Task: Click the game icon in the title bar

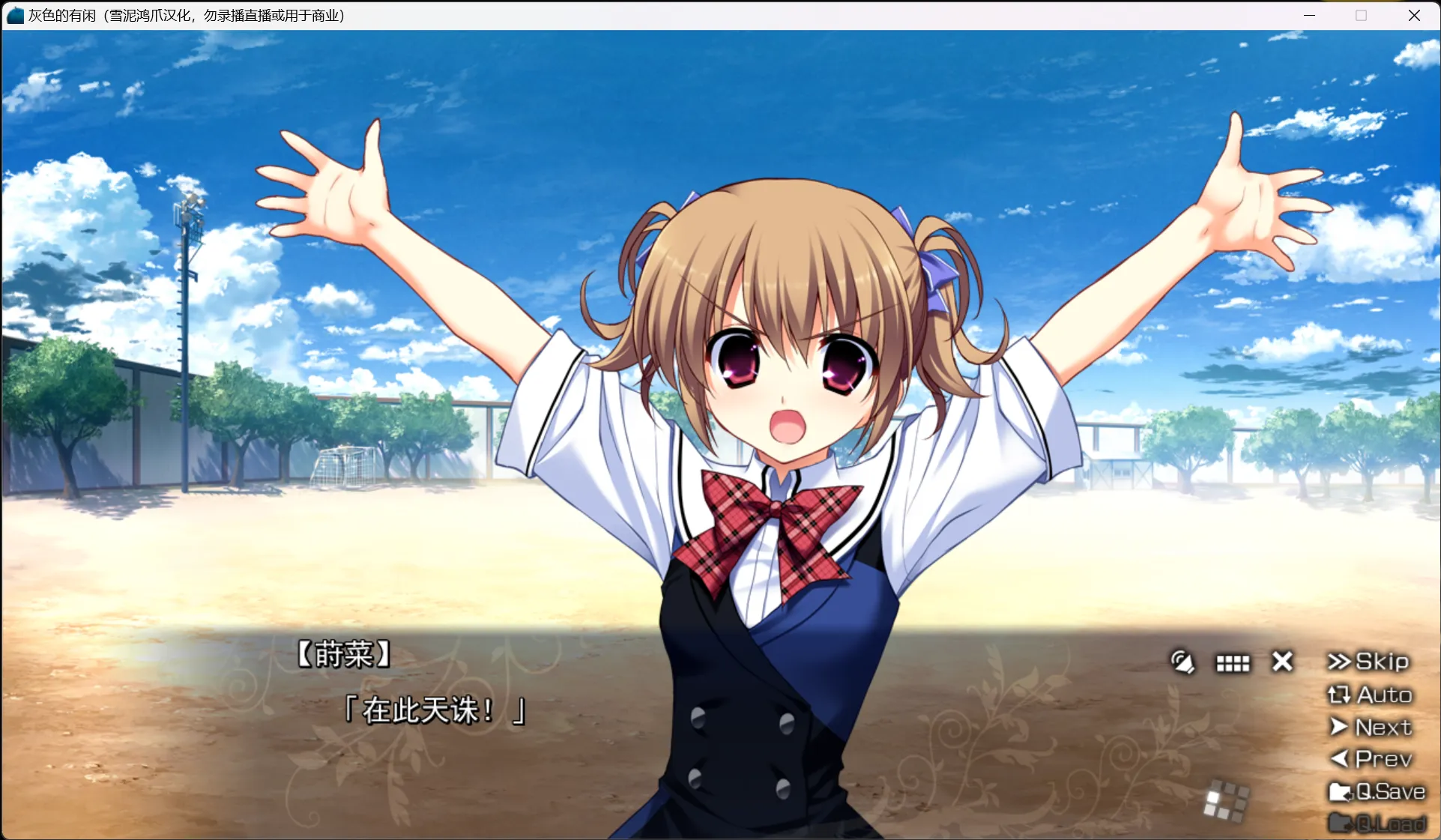Action: point(14,15)
